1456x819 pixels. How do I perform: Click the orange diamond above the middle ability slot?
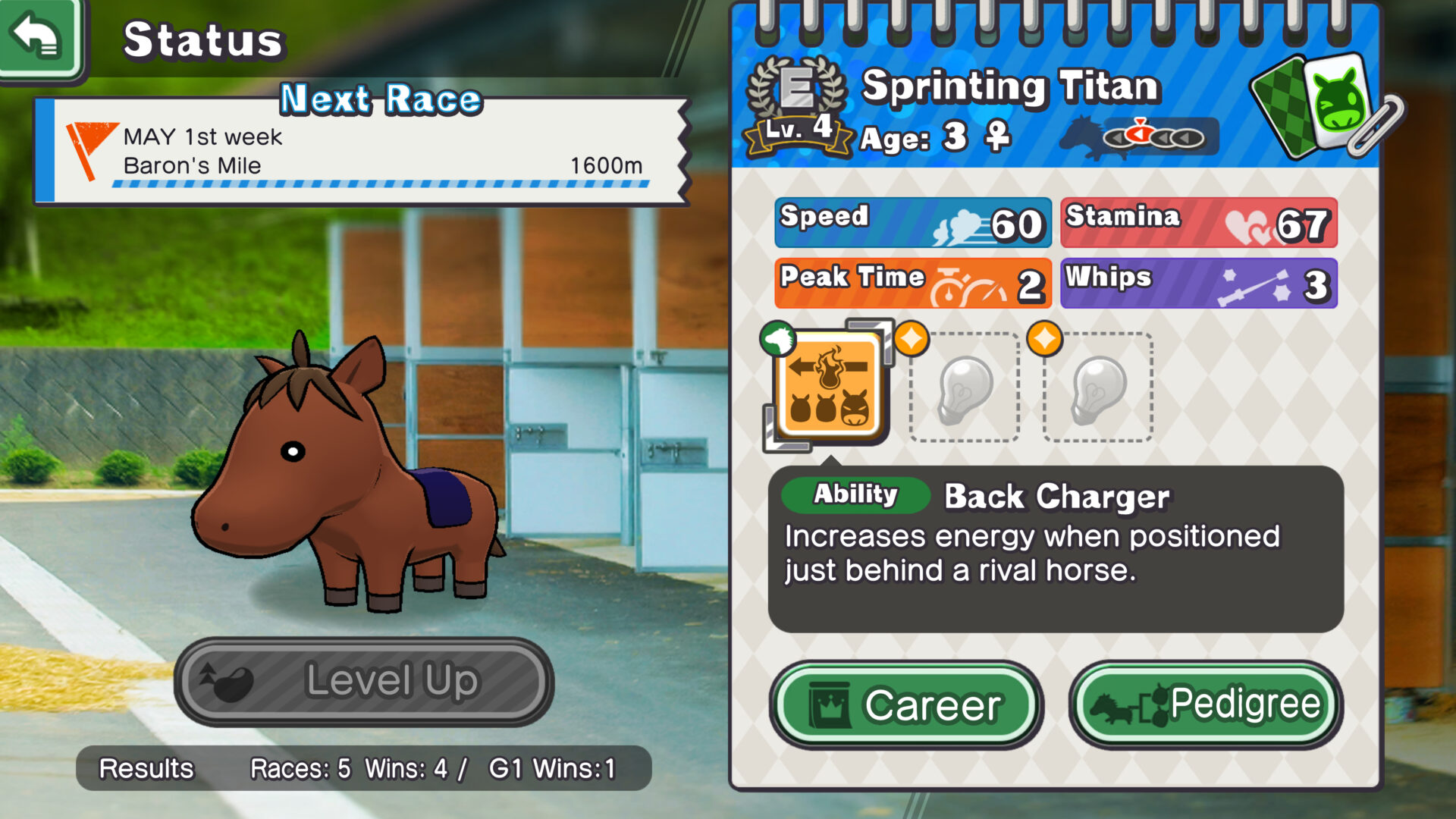coord(914,340)
